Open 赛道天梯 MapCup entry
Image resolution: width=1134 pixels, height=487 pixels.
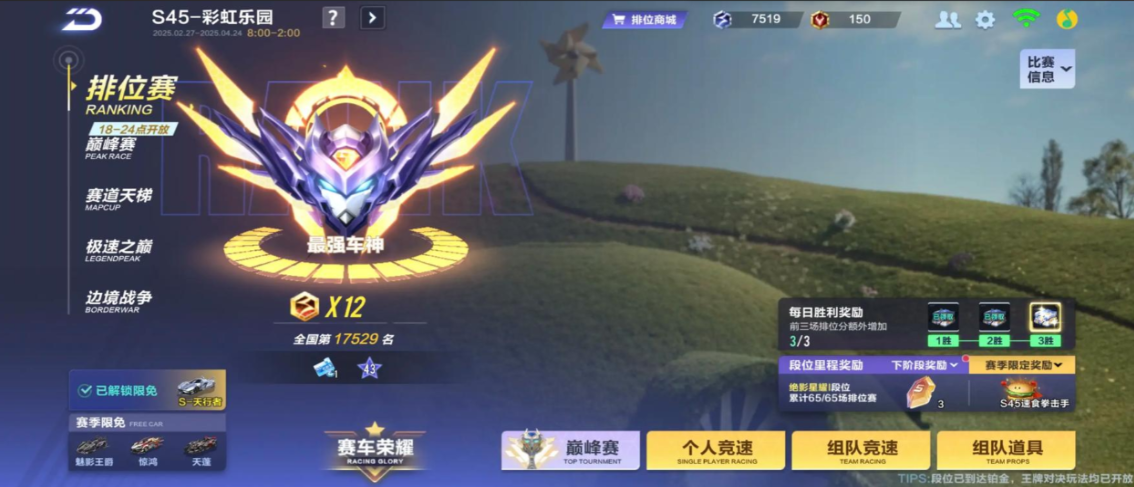point(118,197)
